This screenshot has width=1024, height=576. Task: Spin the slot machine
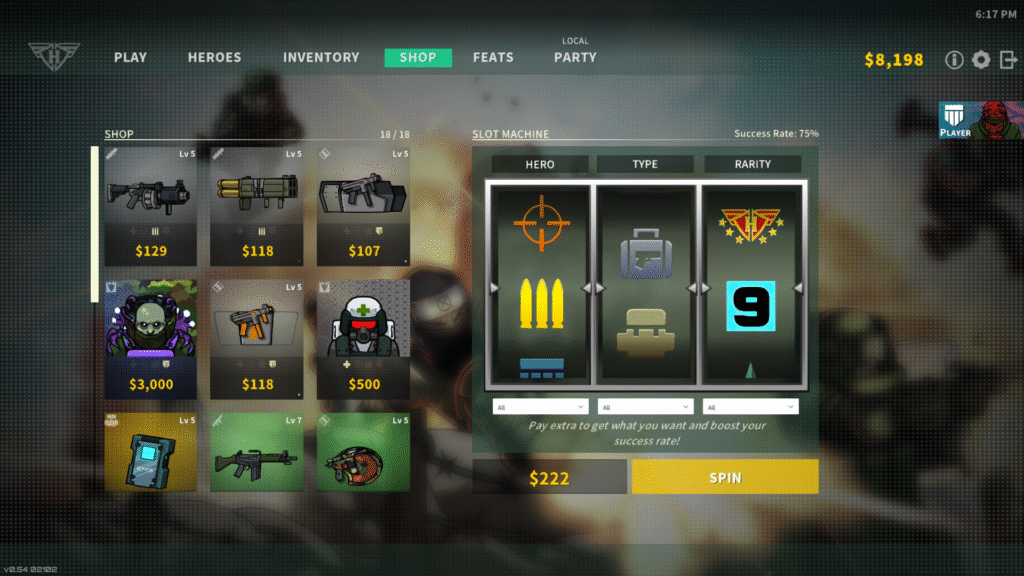tap(725, 477)
